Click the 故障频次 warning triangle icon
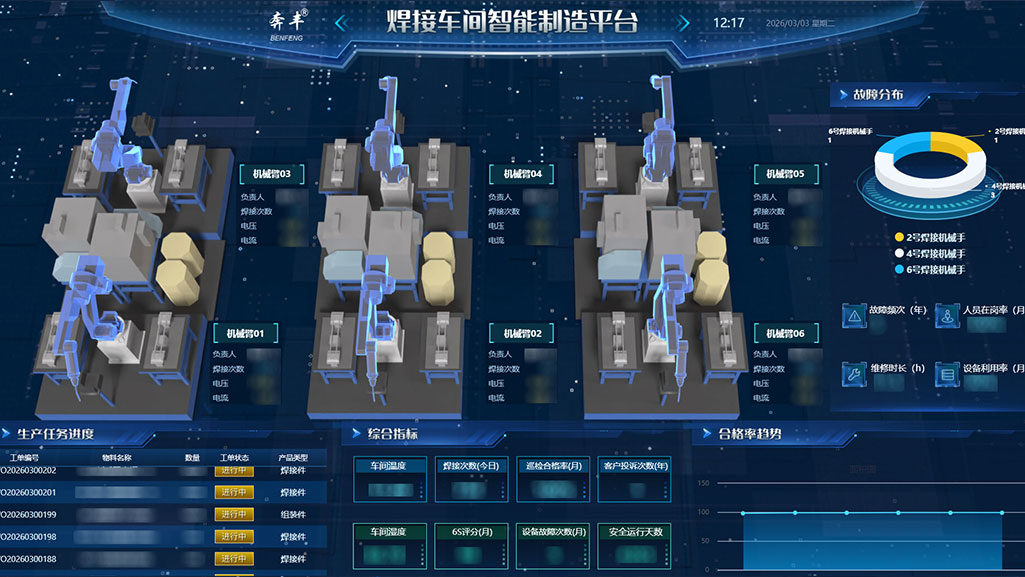The image size is (1025, 577). click(x=854, y=315)
